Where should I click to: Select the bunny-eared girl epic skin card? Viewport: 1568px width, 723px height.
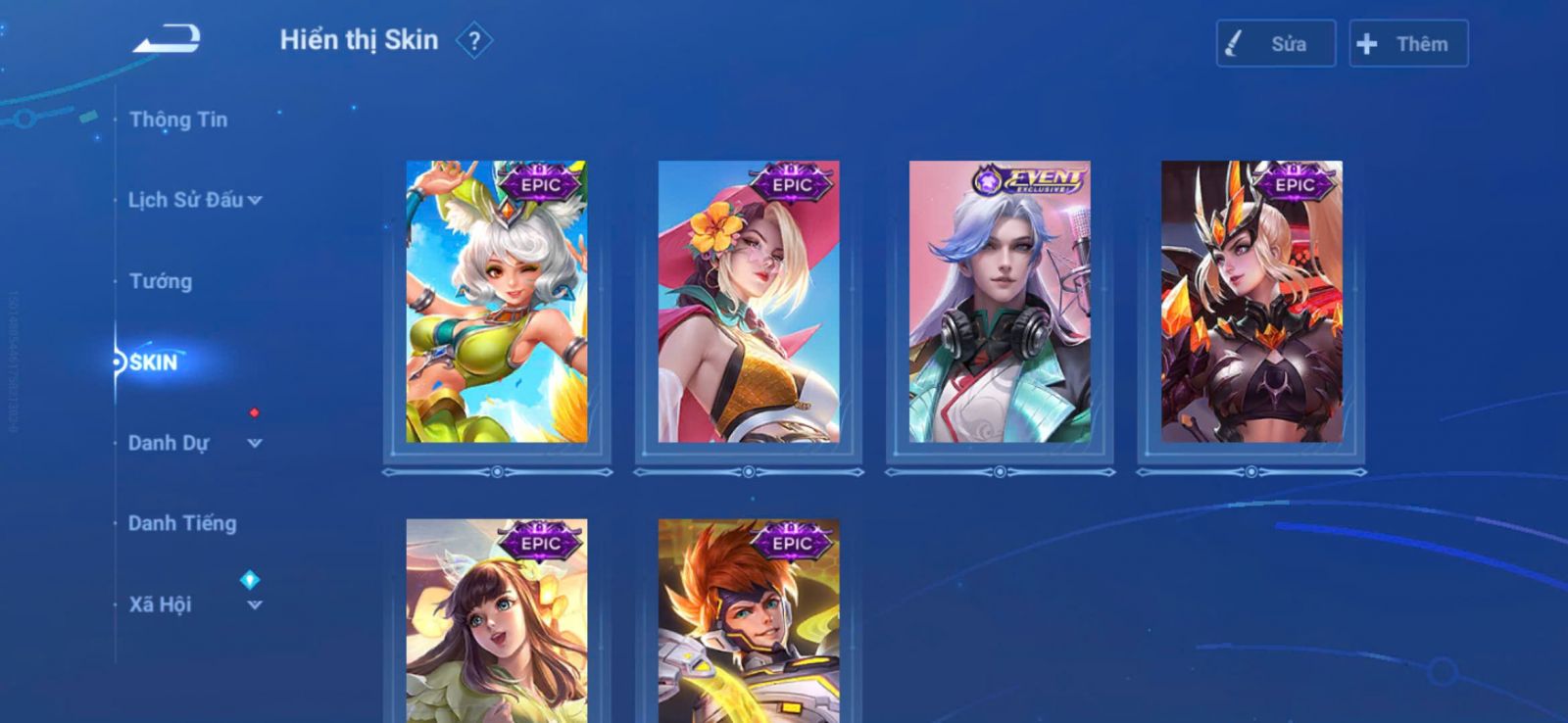497,302
